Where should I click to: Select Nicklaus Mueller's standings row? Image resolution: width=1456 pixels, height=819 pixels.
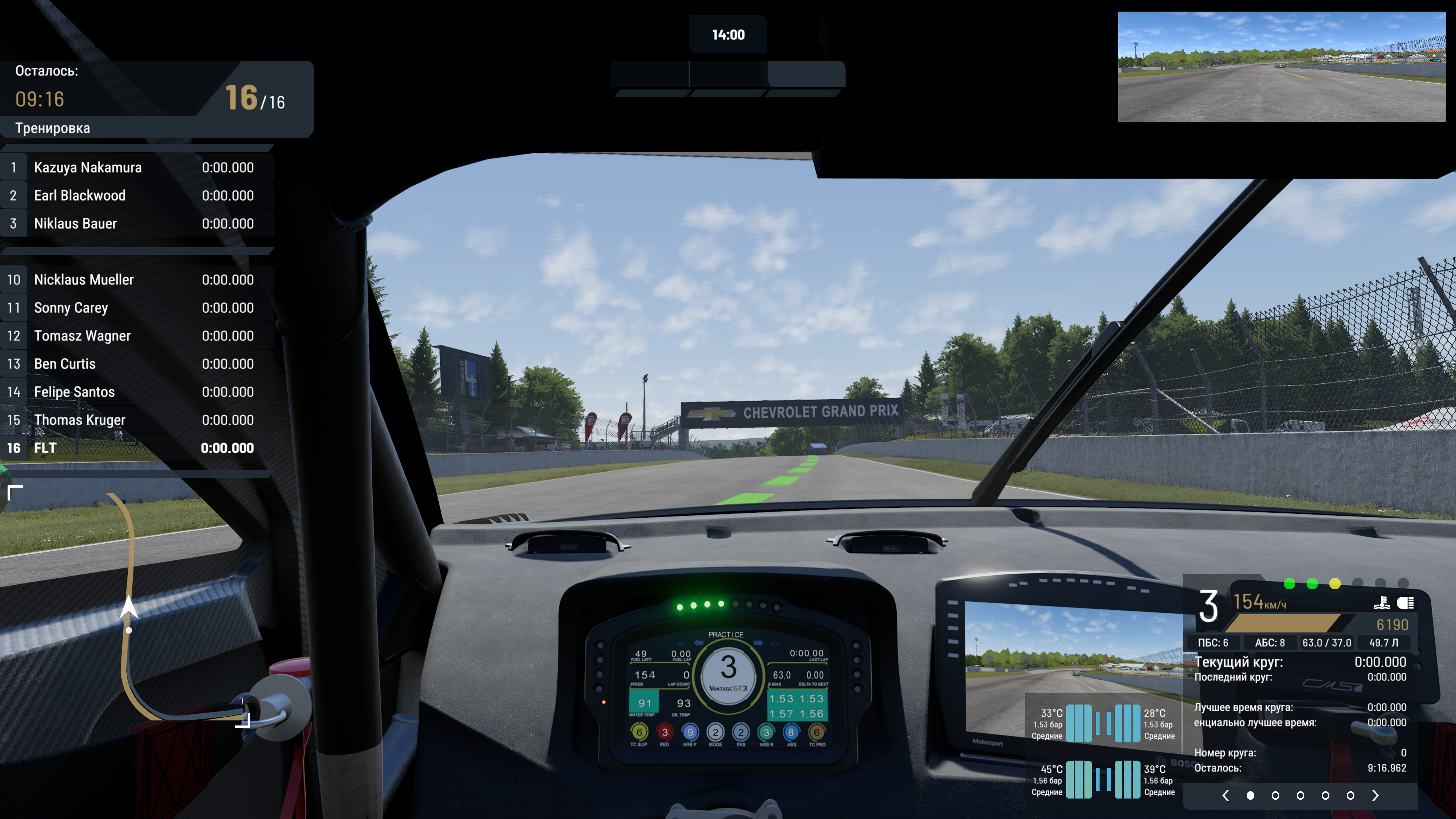click(136, 280)
